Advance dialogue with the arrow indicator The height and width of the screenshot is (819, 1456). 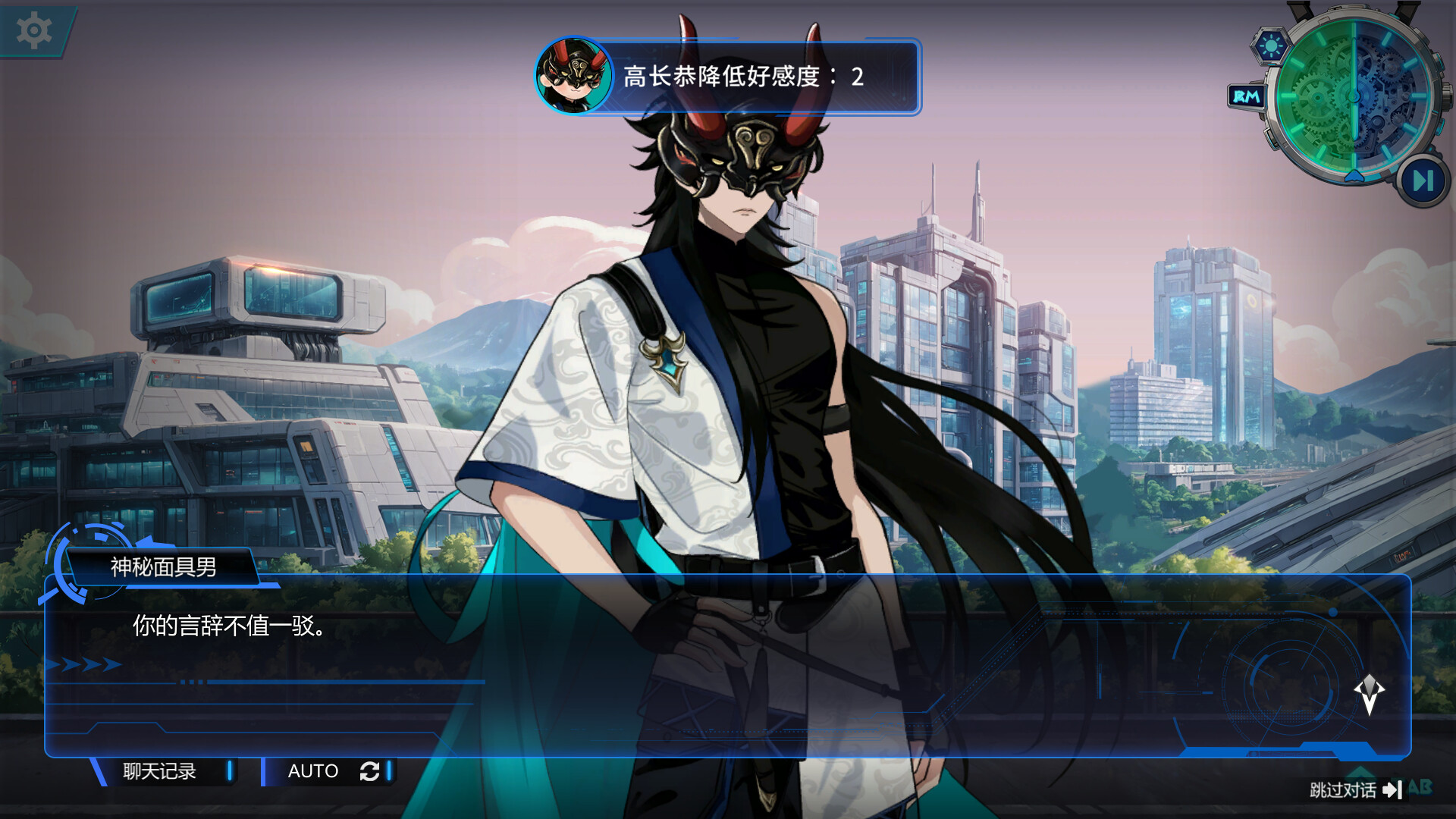(x=1369, y=693)
